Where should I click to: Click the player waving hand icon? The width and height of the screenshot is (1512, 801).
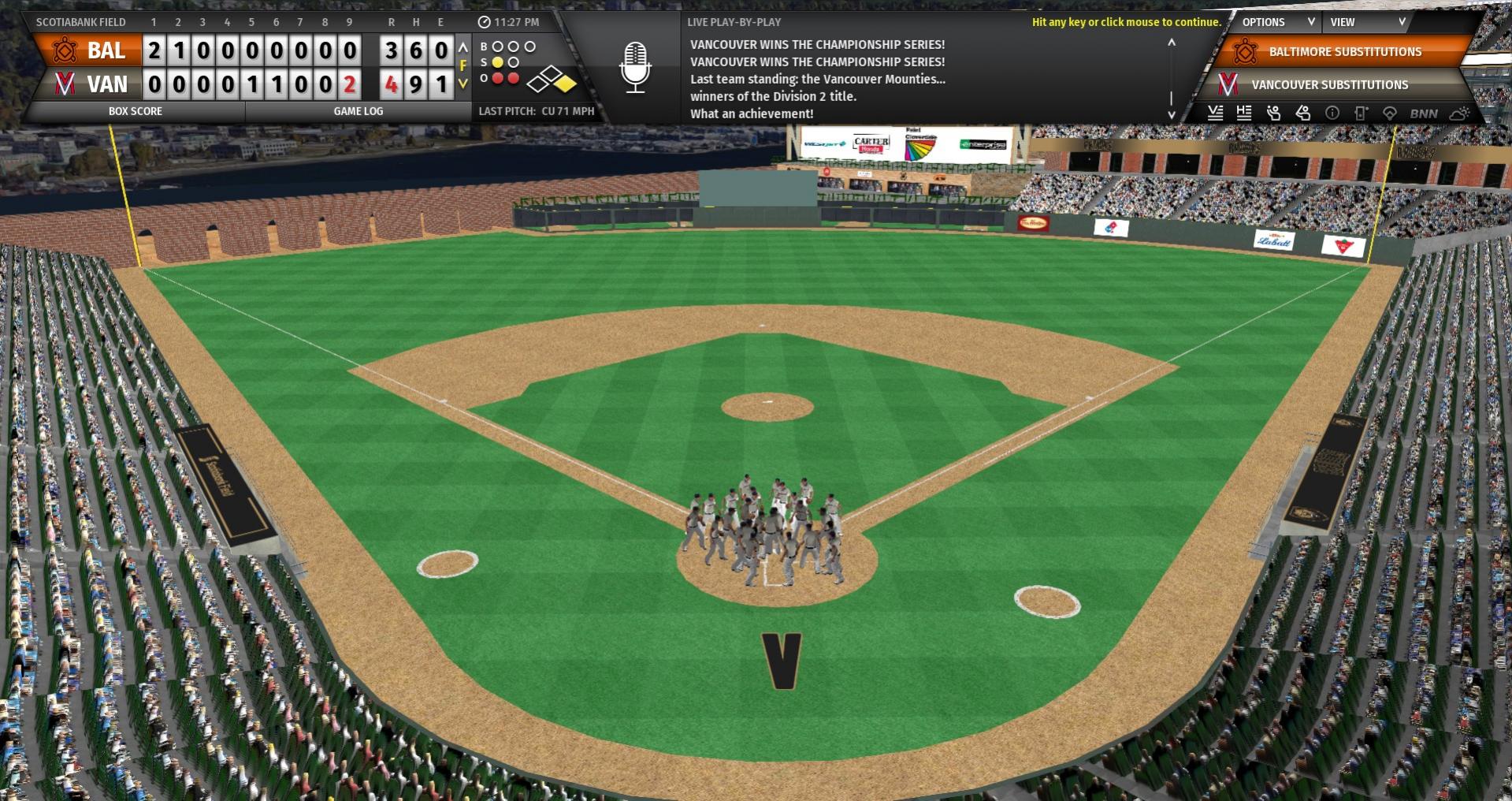click(x=1273, y=114)
